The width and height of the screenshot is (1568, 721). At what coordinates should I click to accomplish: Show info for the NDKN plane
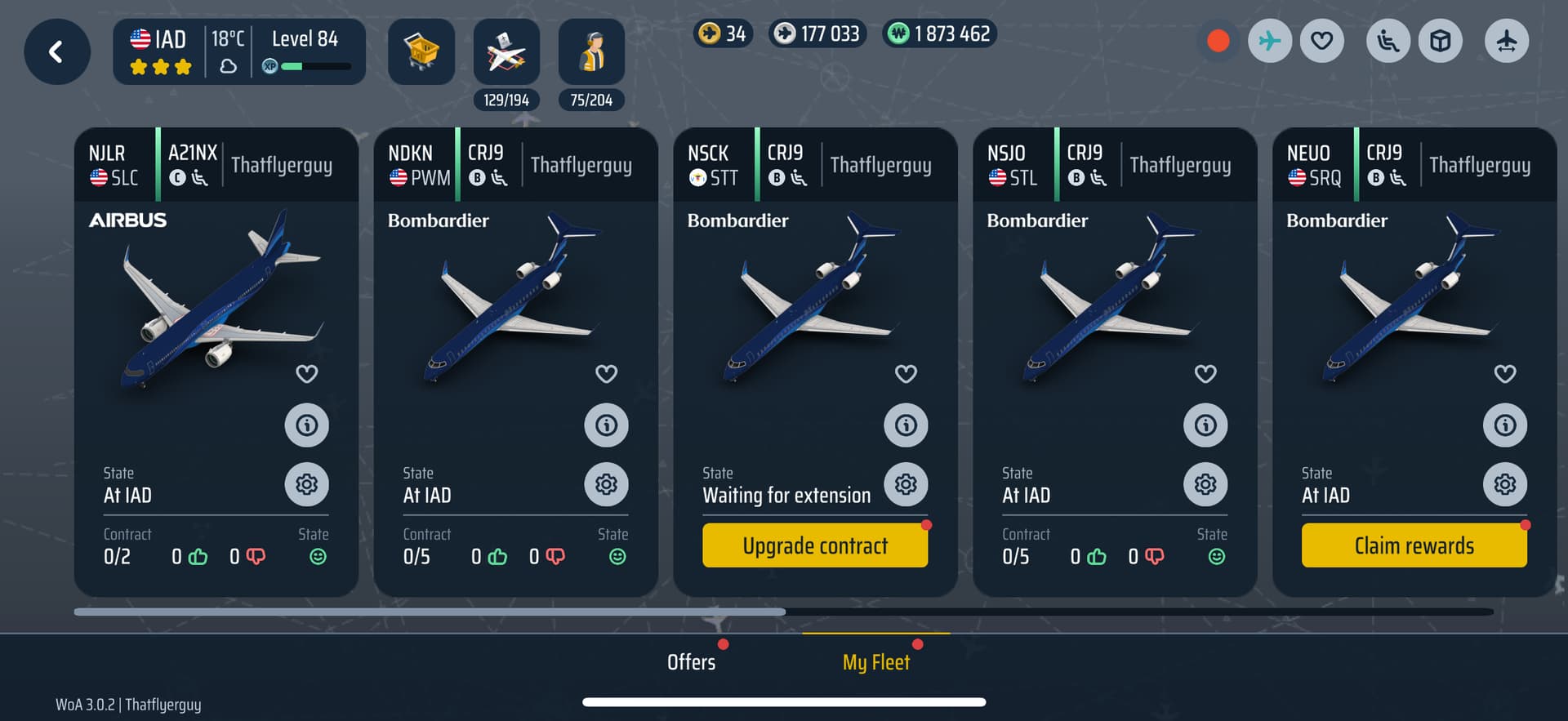coord(606,425)
